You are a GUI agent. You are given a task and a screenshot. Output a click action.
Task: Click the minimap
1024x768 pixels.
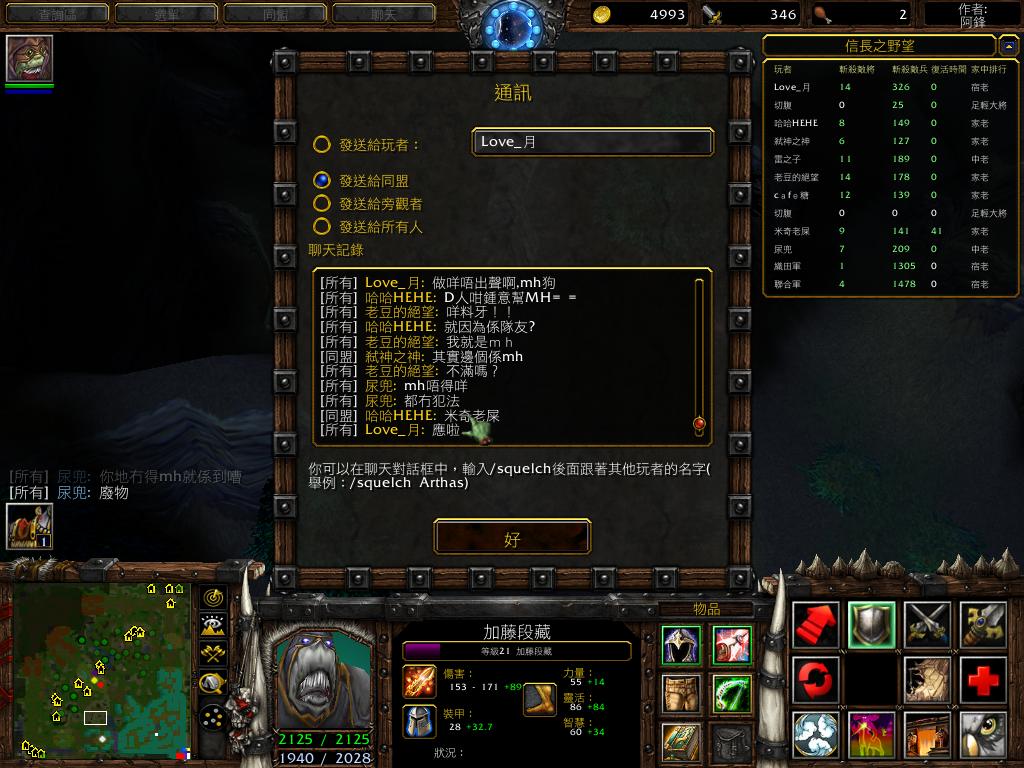coord(101,670)
